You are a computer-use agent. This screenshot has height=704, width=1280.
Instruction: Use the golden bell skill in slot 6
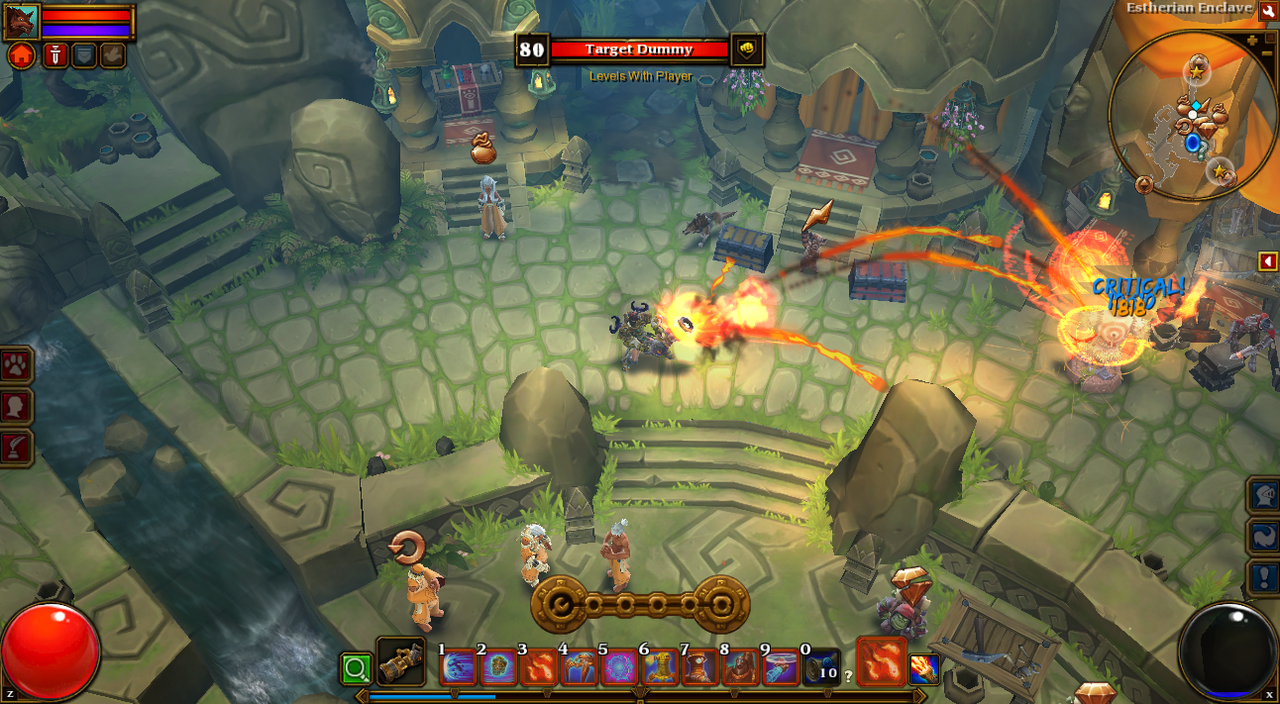tap(661, 667)
